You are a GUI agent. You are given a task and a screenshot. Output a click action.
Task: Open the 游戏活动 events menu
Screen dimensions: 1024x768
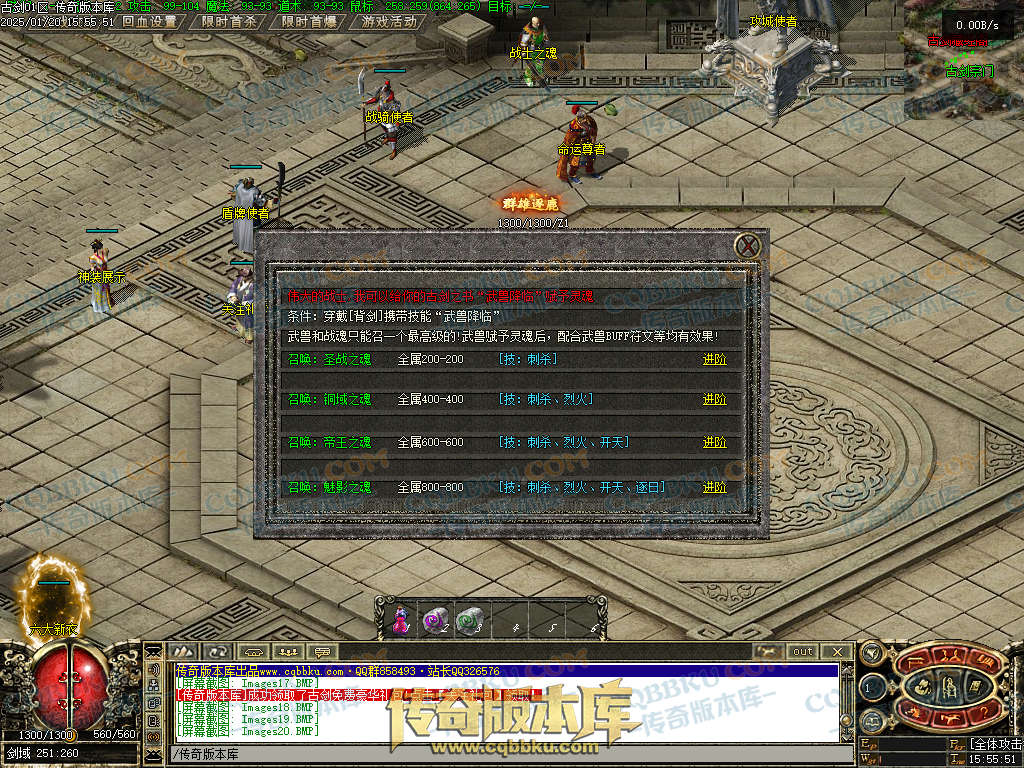tap(389, 21)
